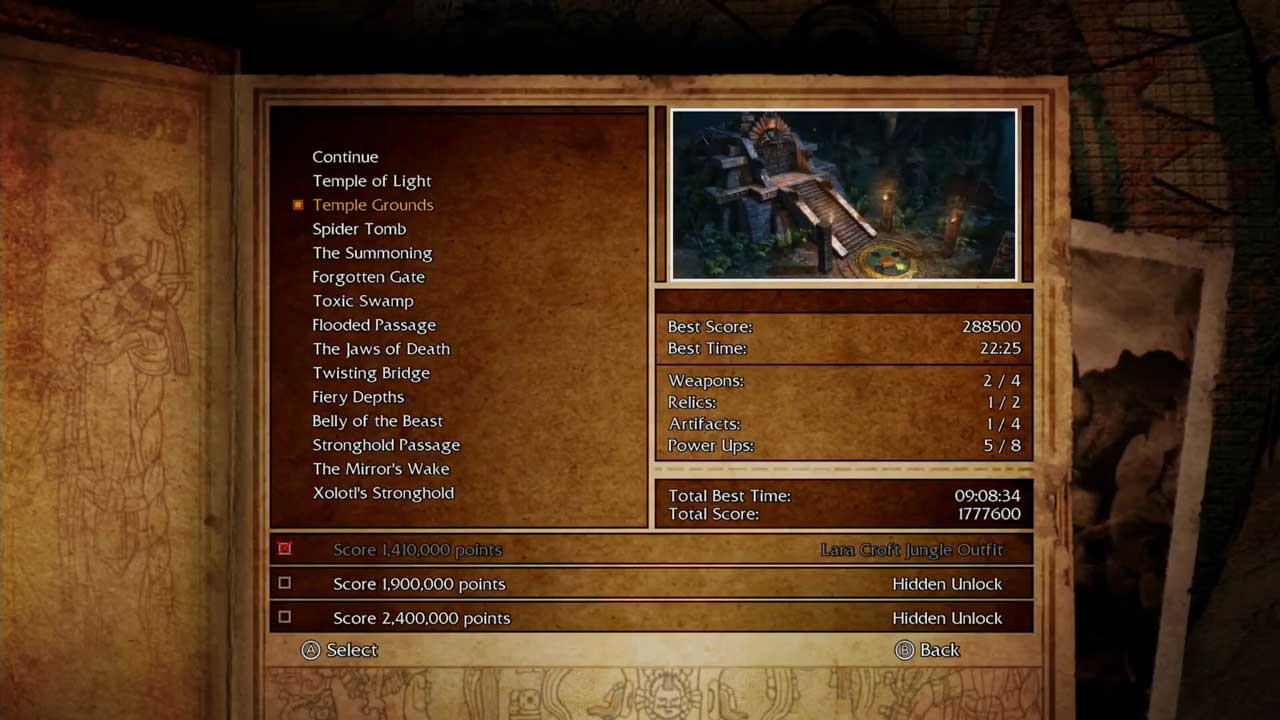Screen dimensions: 1280x720
Task: Choose The Jaws of Death level
Action: [x=381, y=349]
